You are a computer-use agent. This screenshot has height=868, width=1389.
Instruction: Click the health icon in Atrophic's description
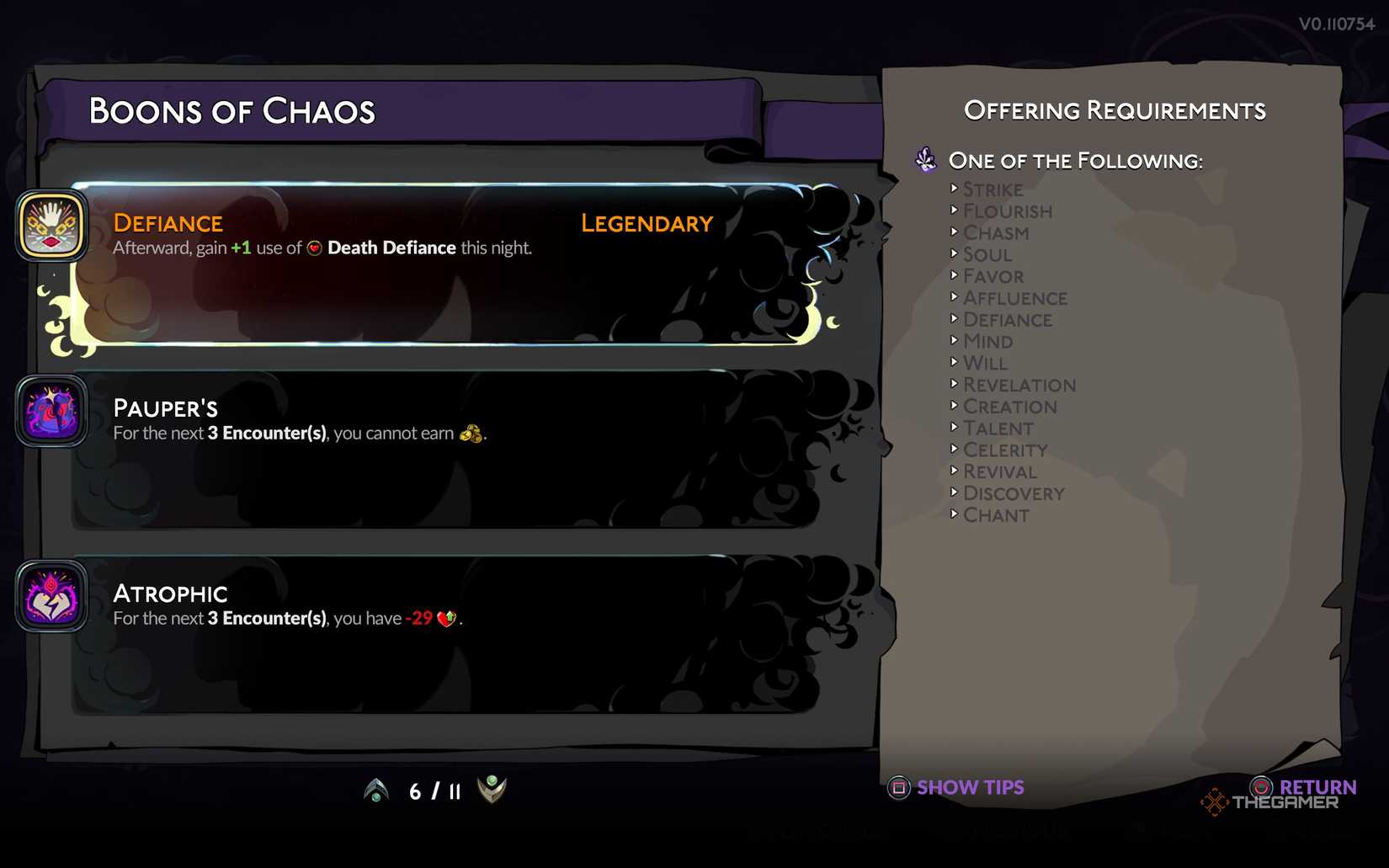point(447,618)
